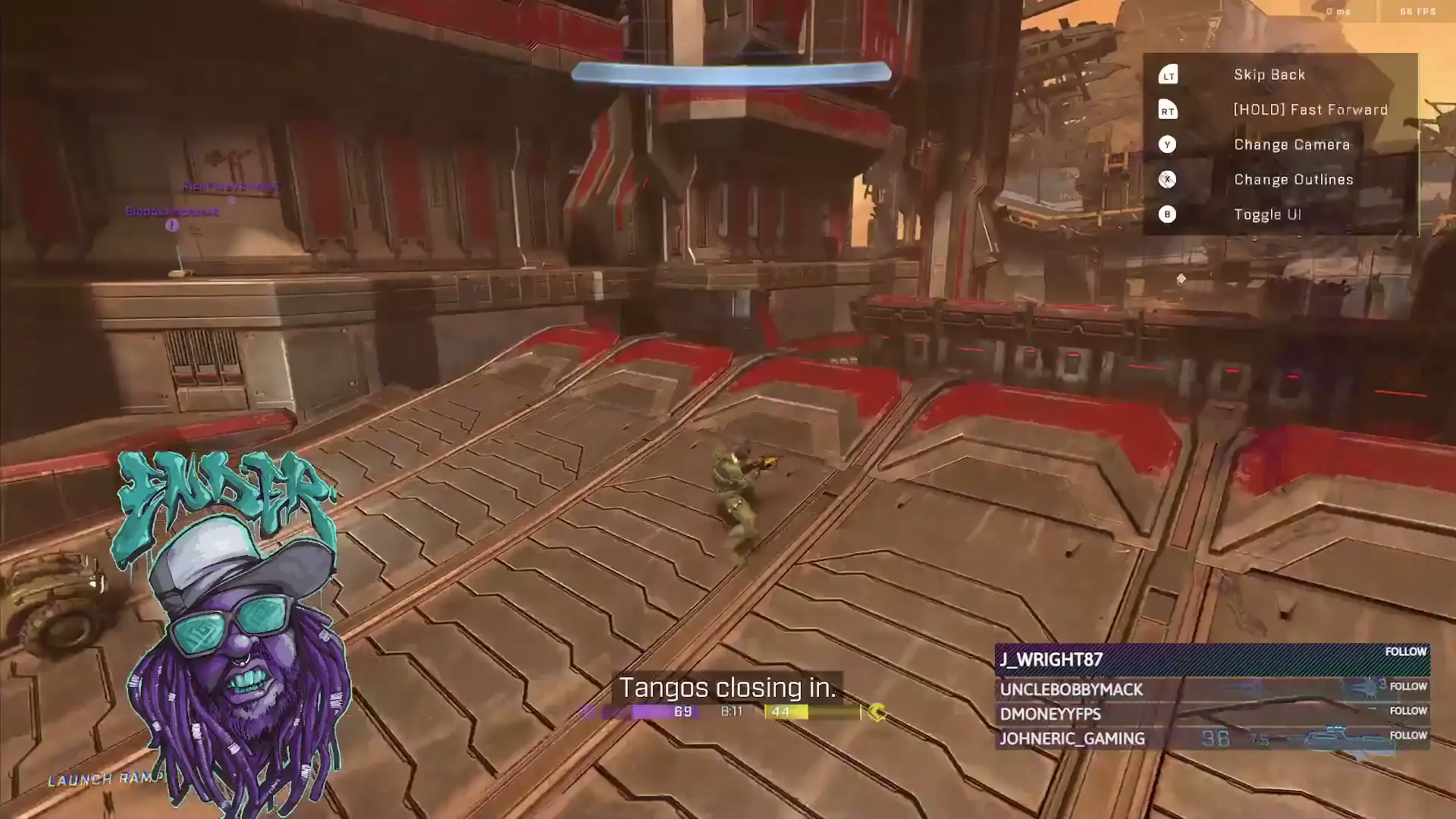Select the Fast Forward menu entry
The height and width of the screenshot is (819, 1456).
(1310, 109)
